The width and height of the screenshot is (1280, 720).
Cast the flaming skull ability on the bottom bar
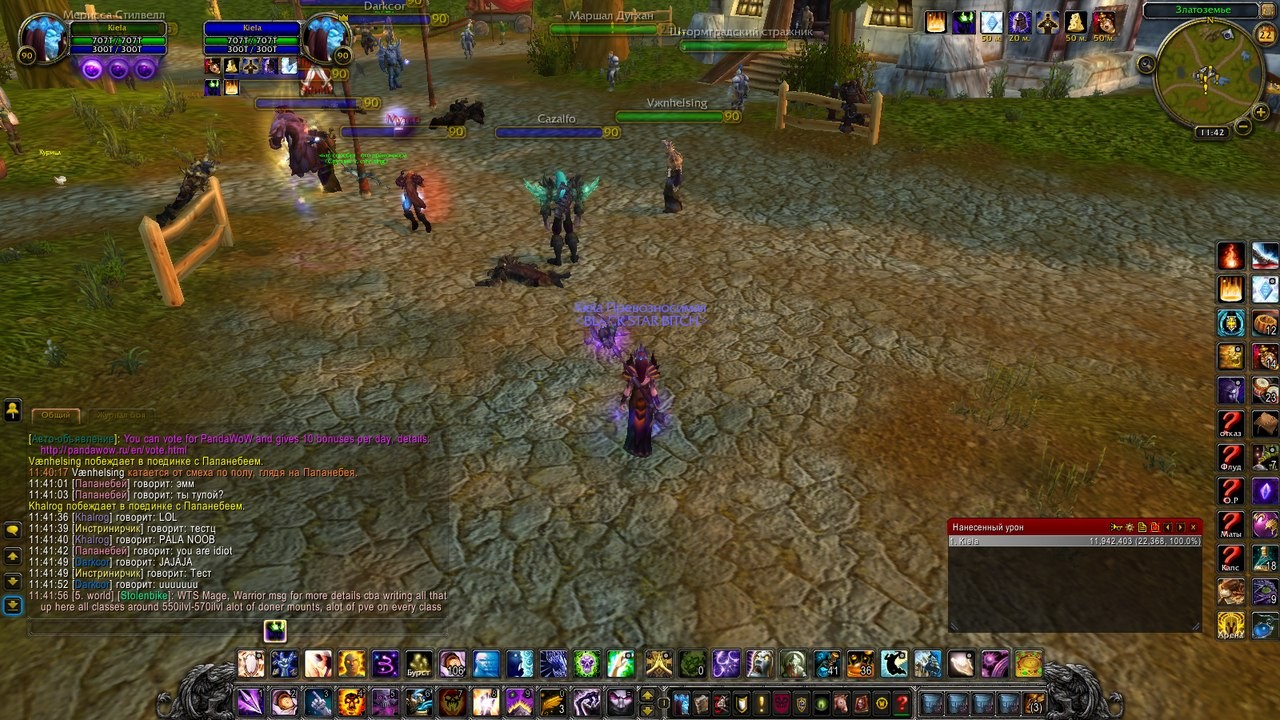tap(351, 702)
